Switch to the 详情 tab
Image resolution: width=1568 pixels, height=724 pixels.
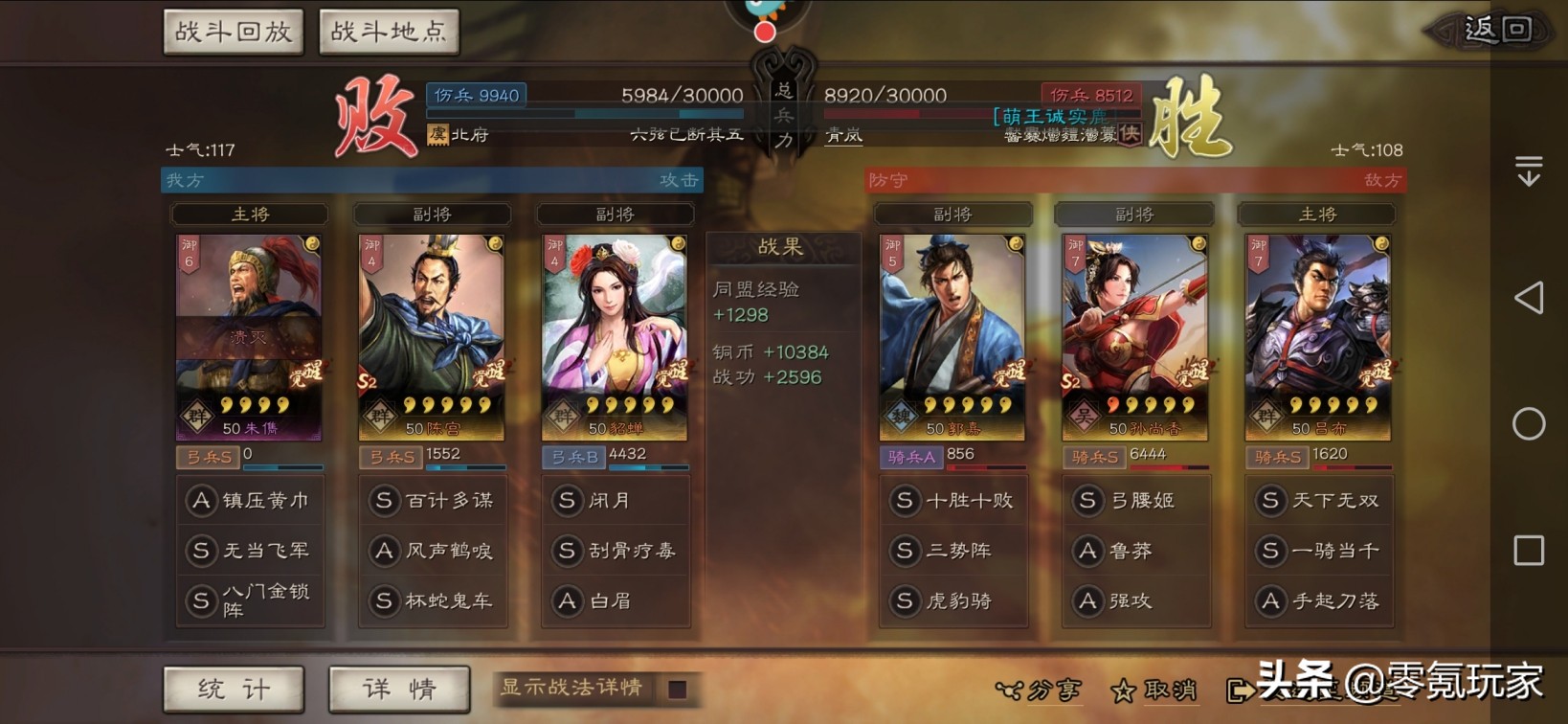[x=398, y=689]
